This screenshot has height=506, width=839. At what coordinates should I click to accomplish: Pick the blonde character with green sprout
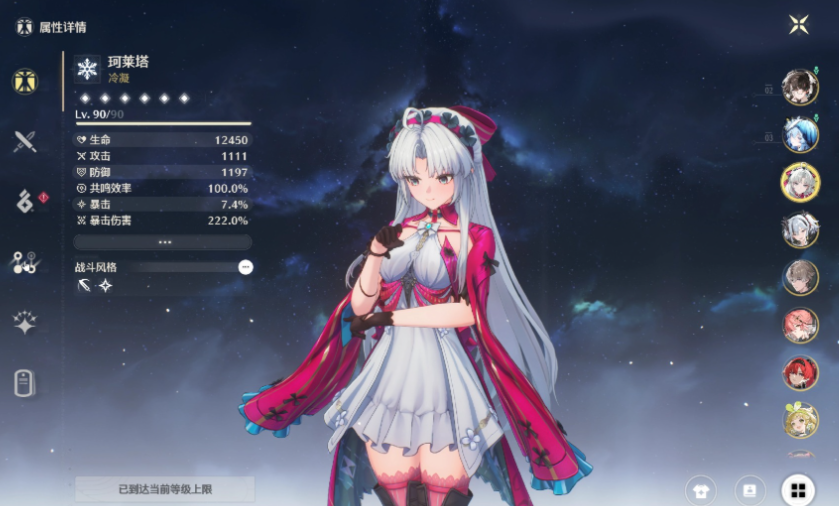coord(800,420)
